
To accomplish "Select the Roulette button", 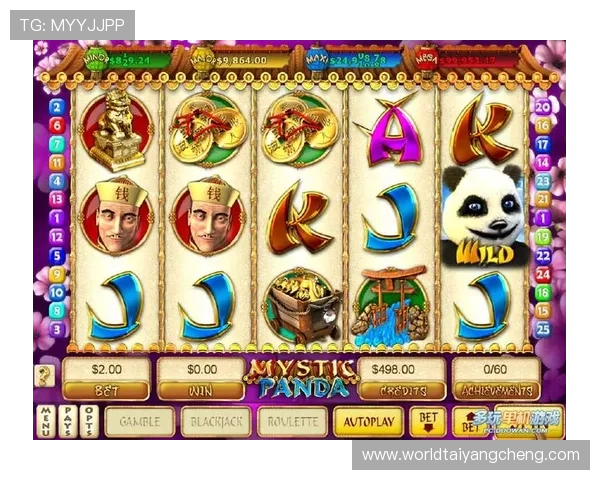I will [292, 422].
